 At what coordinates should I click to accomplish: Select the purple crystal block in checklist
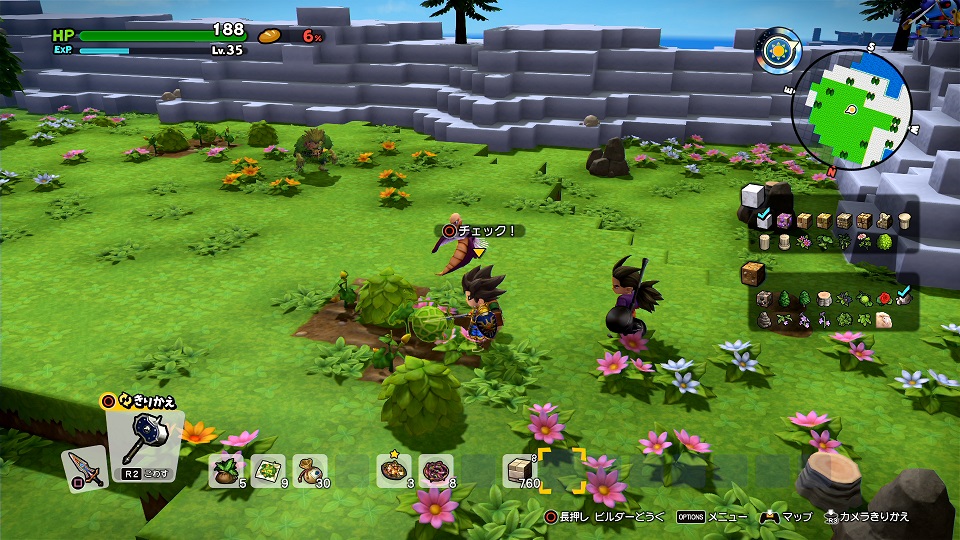pos(784,220)
